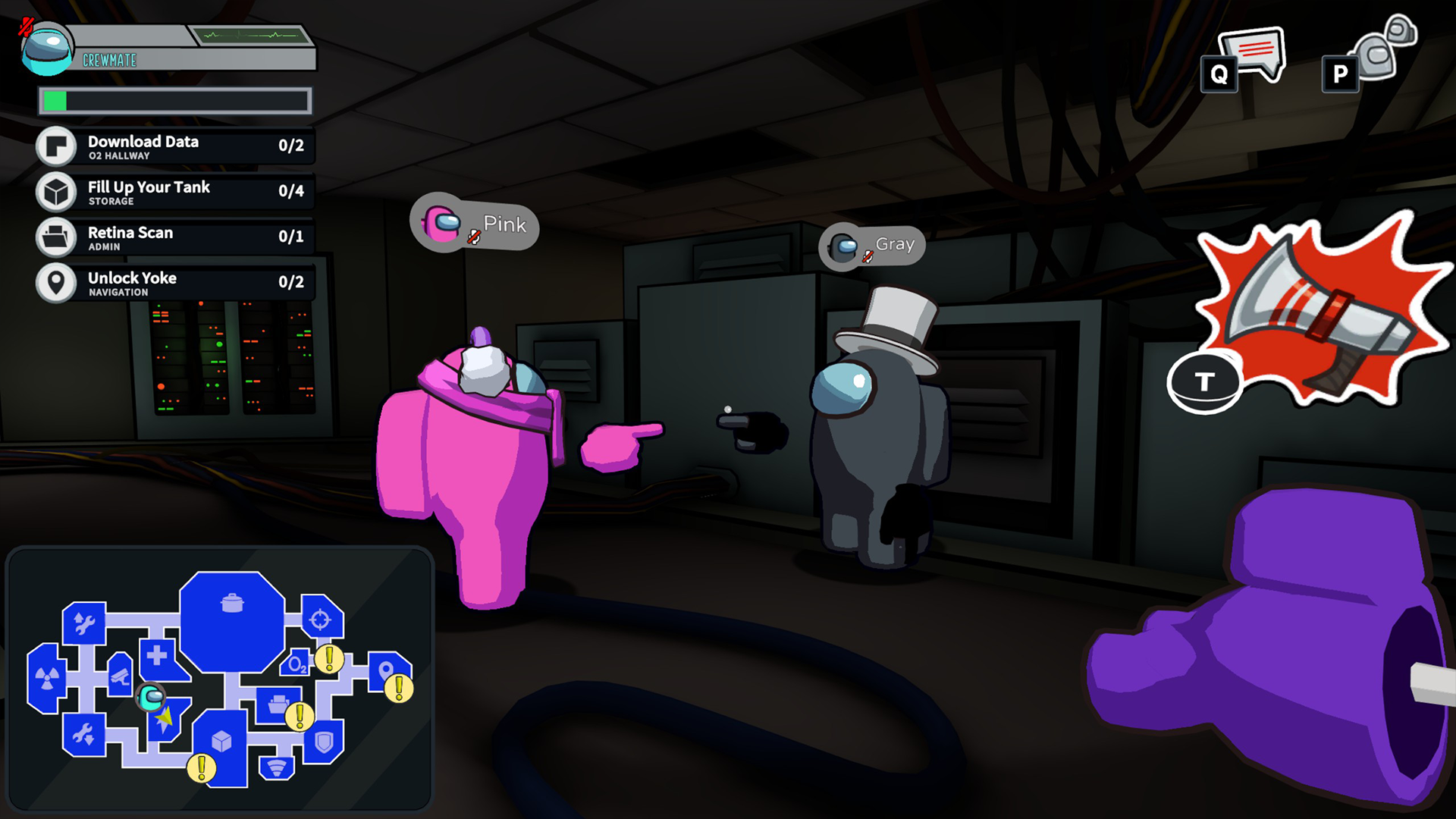Click the O2 room task marker on minimap
This screenshot has width=1456, height=819.
[329, 659]
